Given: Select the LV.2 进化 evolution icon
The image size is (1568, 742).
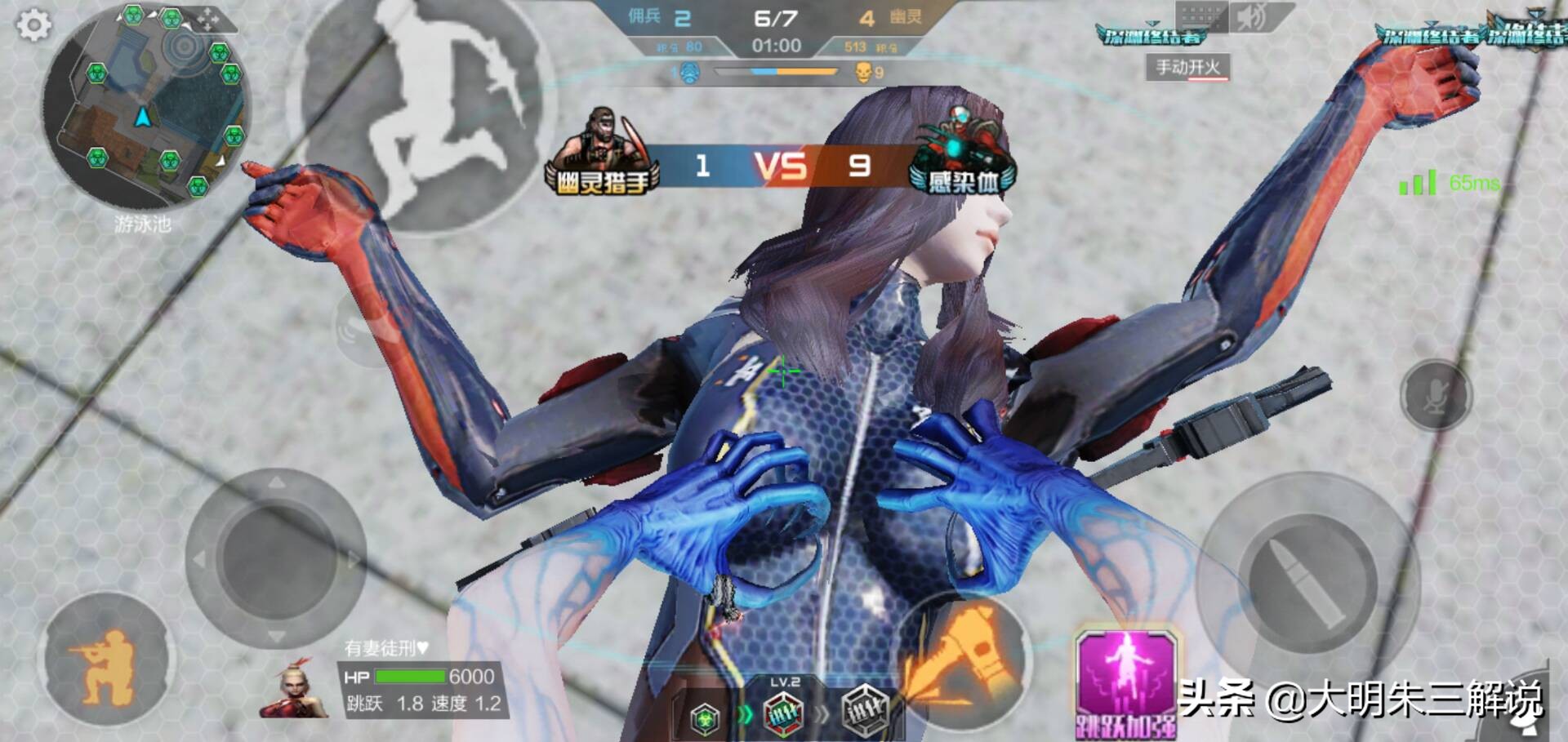Looking at the screenshot, I should (x=784, y=712).
